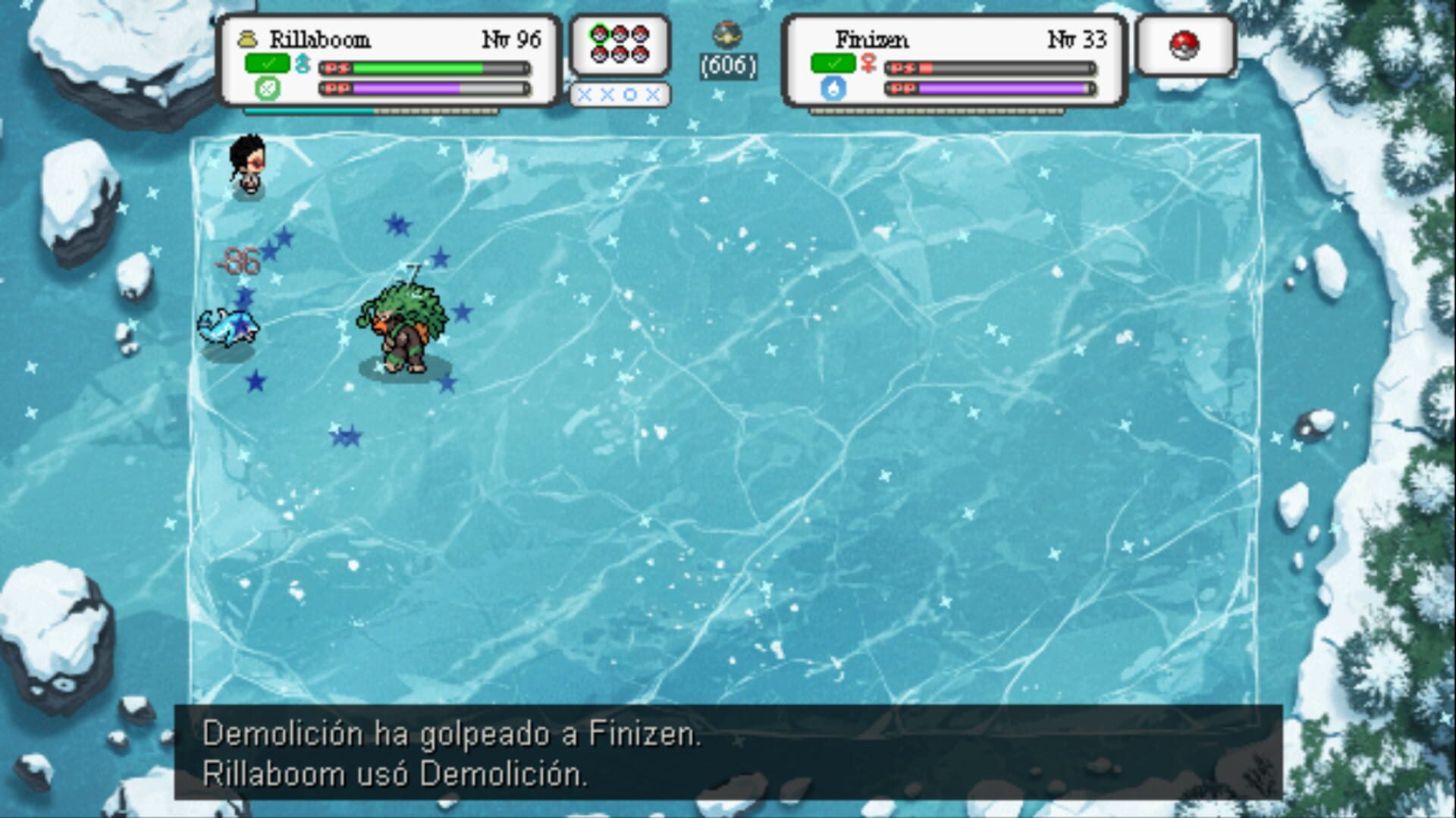Click the Poké Ball catch button near Finizen
This screenshot has width=1456, height=818.
[1185, 45]
